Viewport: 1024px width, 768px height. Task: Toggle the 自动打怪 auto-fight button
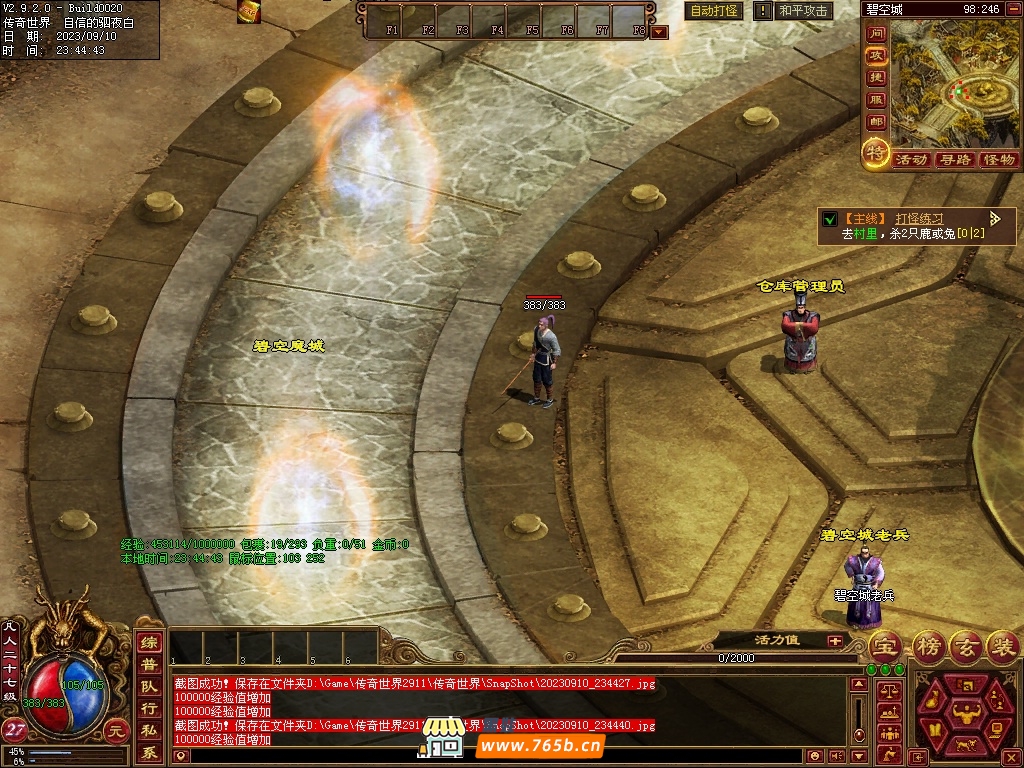[714, 11]
